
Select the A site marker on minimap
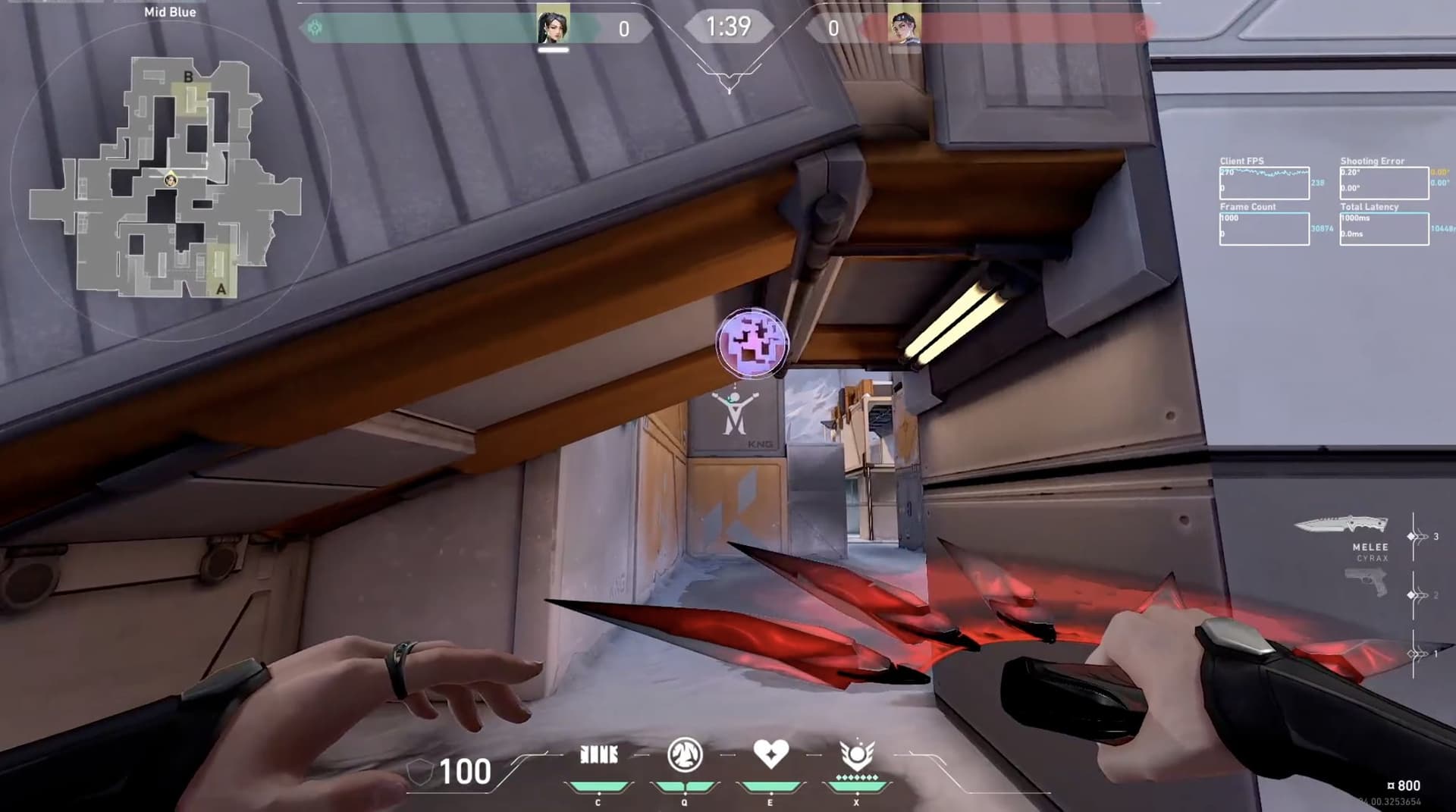[221, 288]
